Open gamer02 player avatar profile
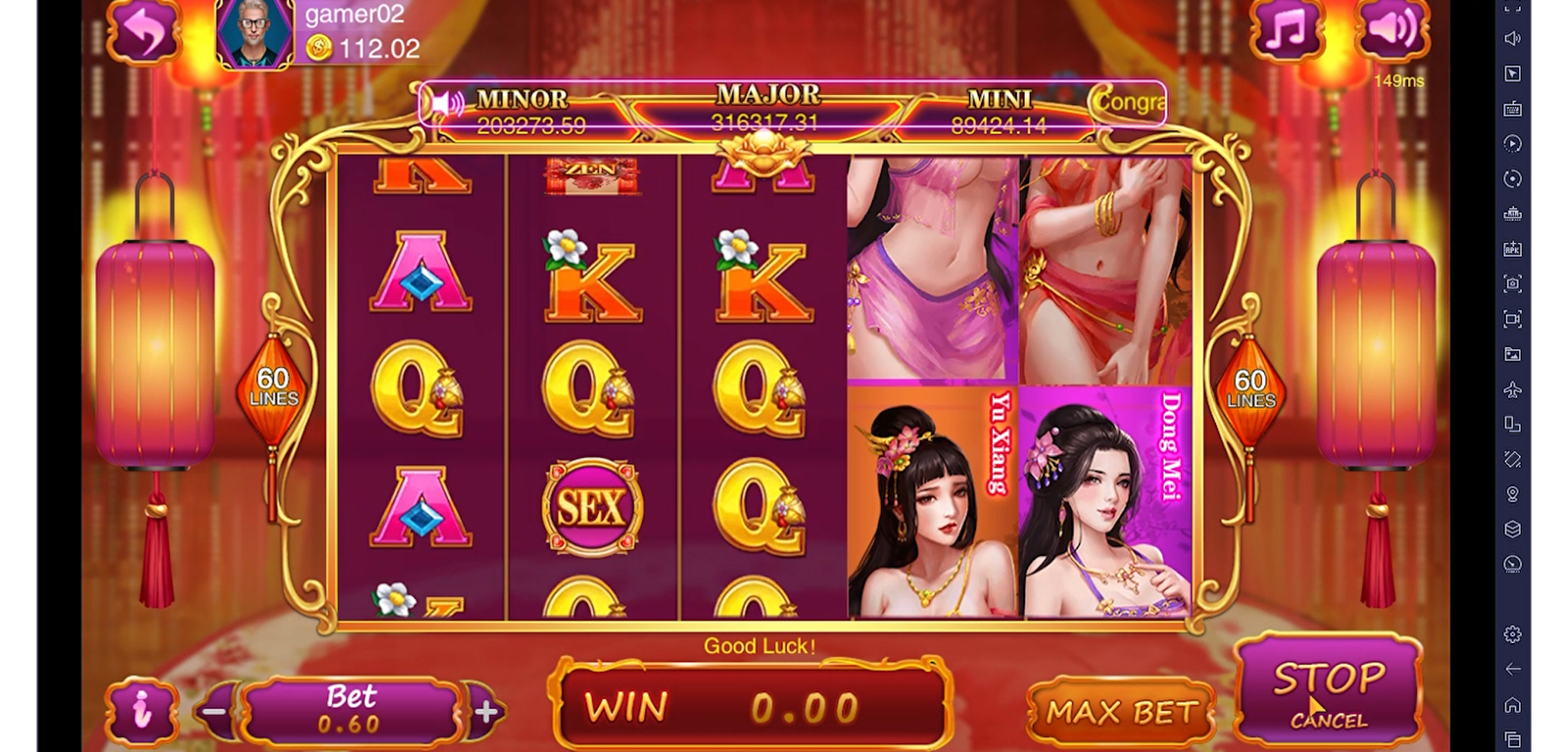1568x752 pixels. pos(254,33)
